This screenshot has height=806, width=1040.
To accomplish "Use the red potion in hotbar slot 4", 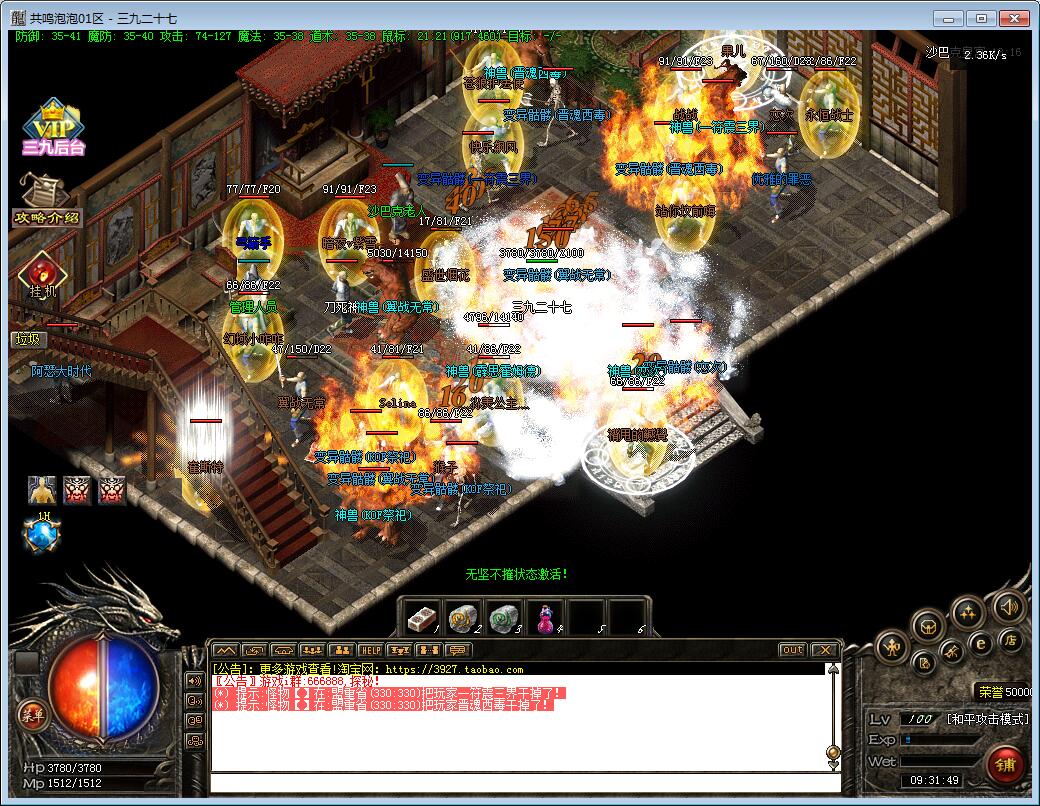I will [545, 619].
